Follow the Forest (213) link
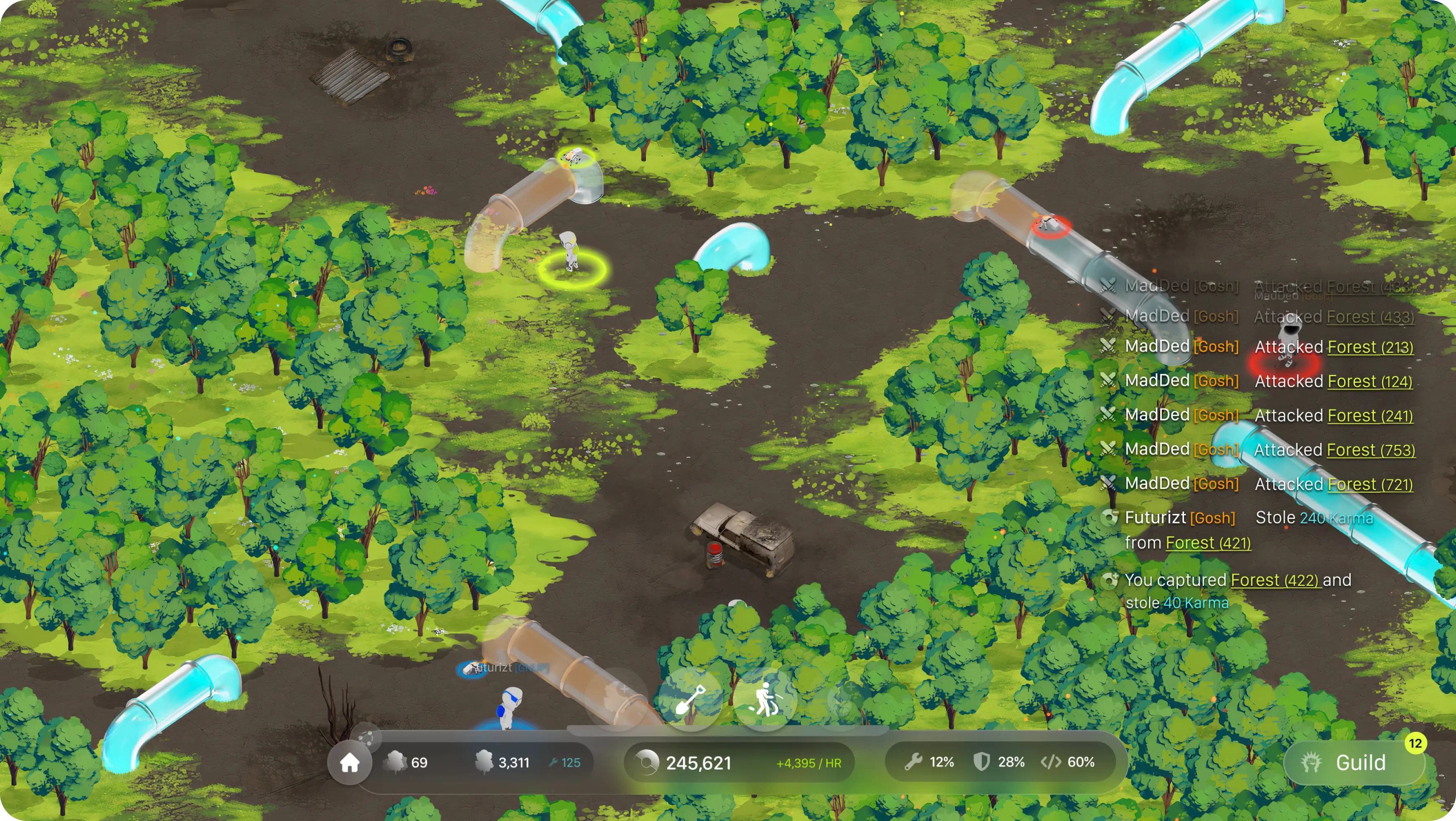 (1370, 347)
